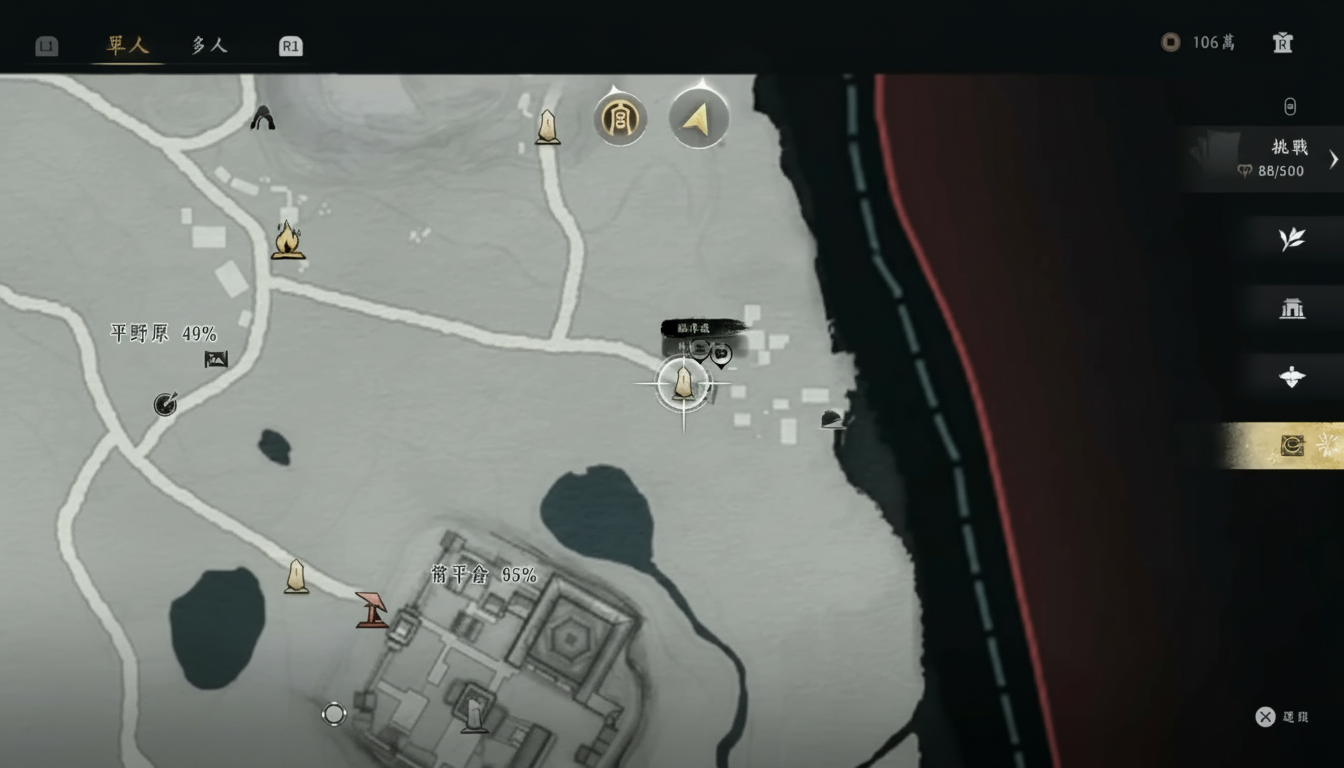The image size is (1344, 768).
Task: Click the golden palace emblem above the map
Action: (x=620, y=118)
